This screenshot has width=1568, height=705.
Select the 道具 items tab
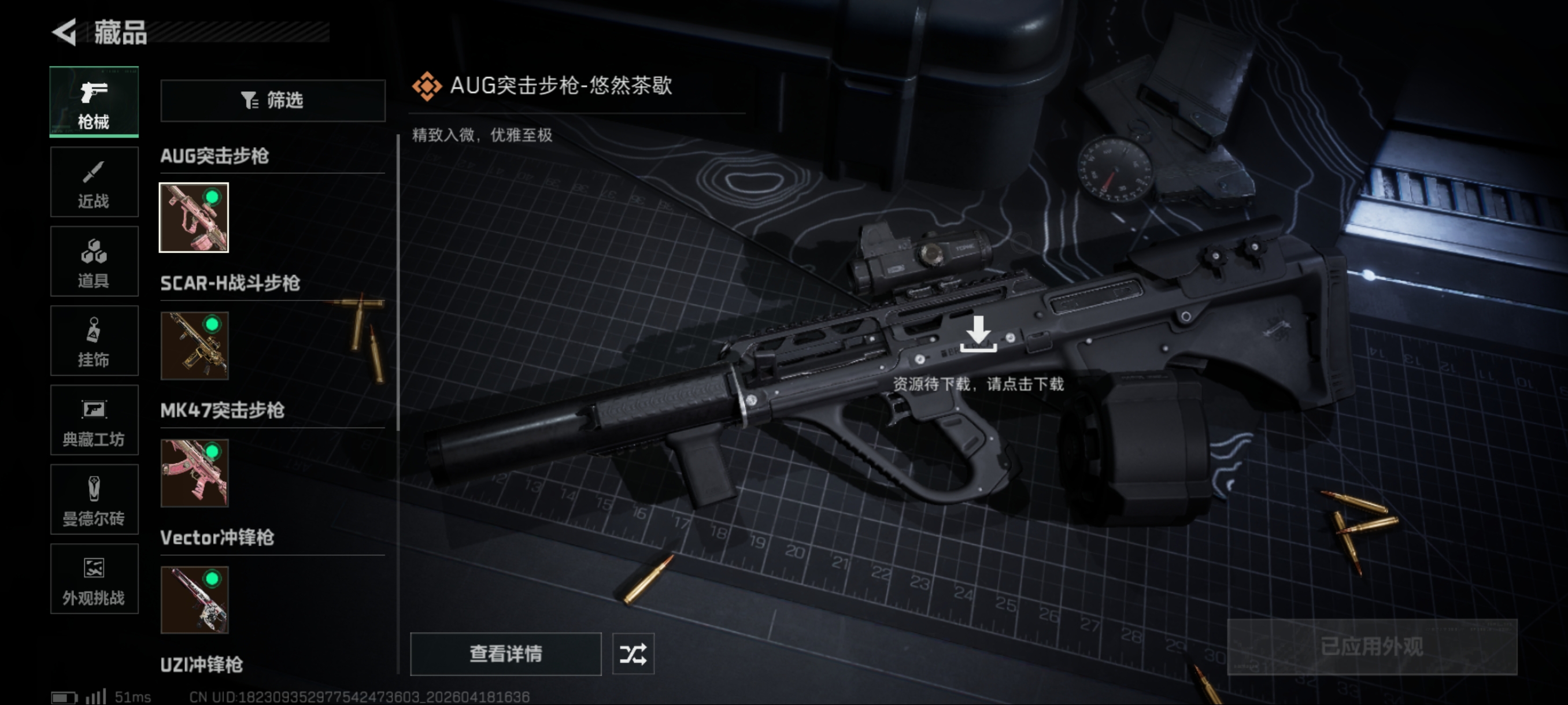tap(94, 262)
